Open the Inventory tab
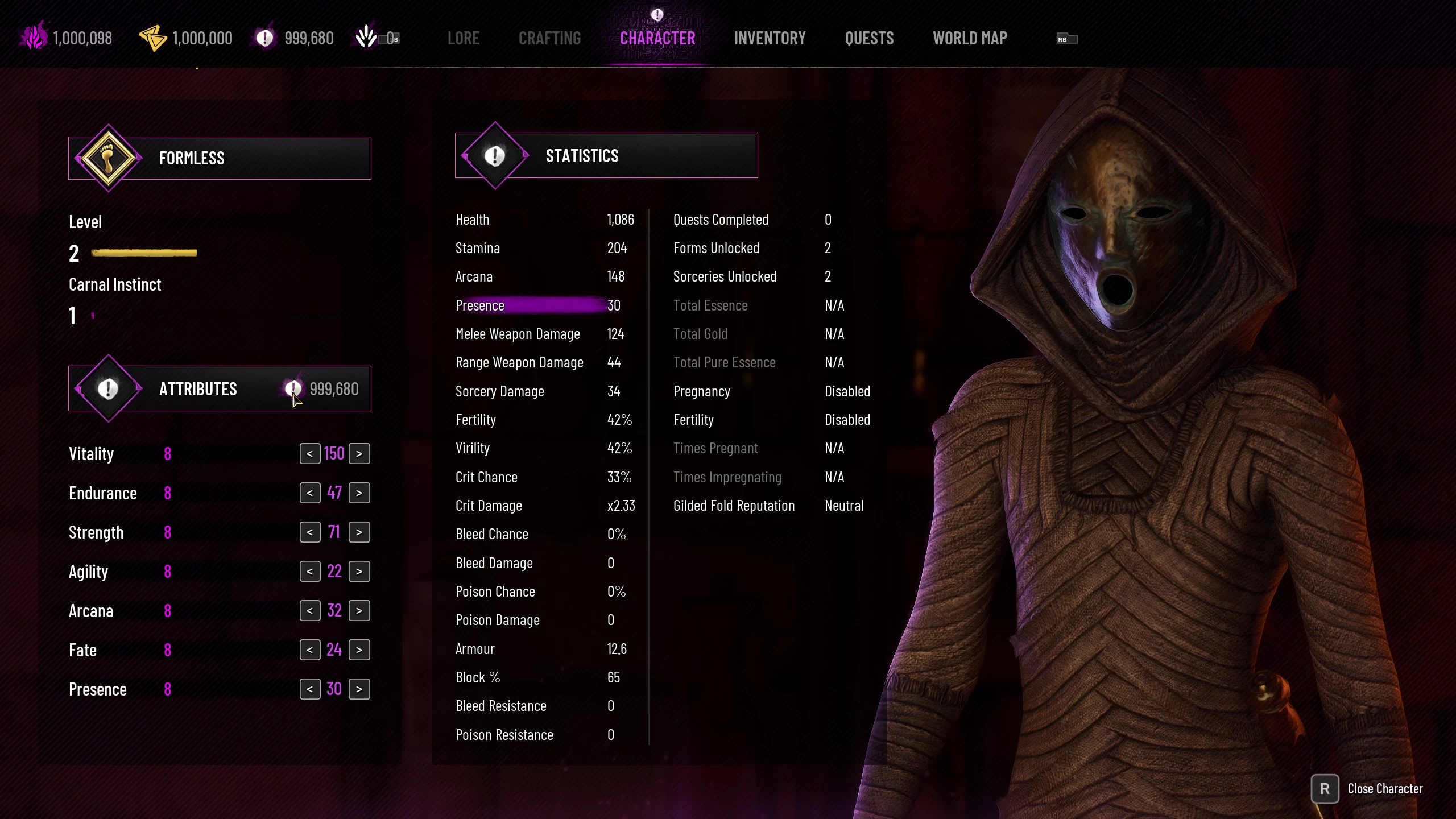This screenshot has height=819, width=1456. 770,38
